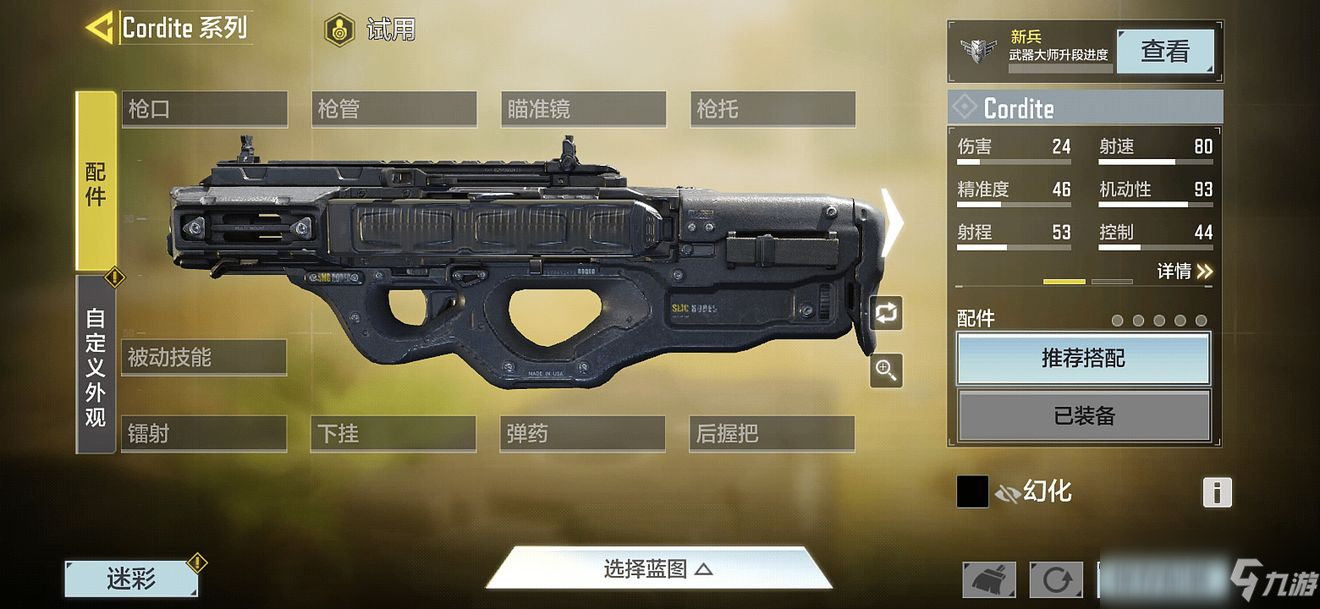Open the 被动技能 perk slot
Viewport: 1320px width, 609px height.
click(204, 357)
